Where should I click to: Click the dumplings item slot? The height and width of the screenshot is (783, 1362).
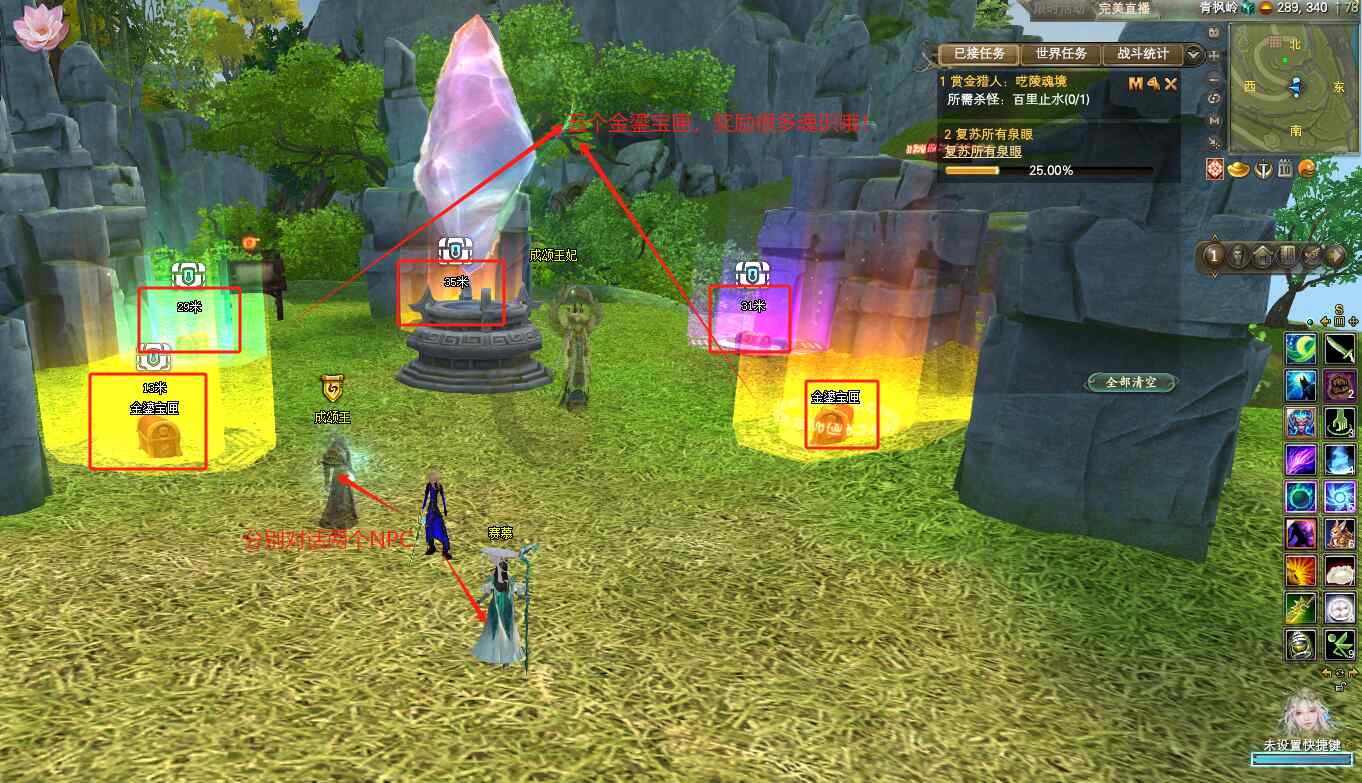(x=1340, y=570)
